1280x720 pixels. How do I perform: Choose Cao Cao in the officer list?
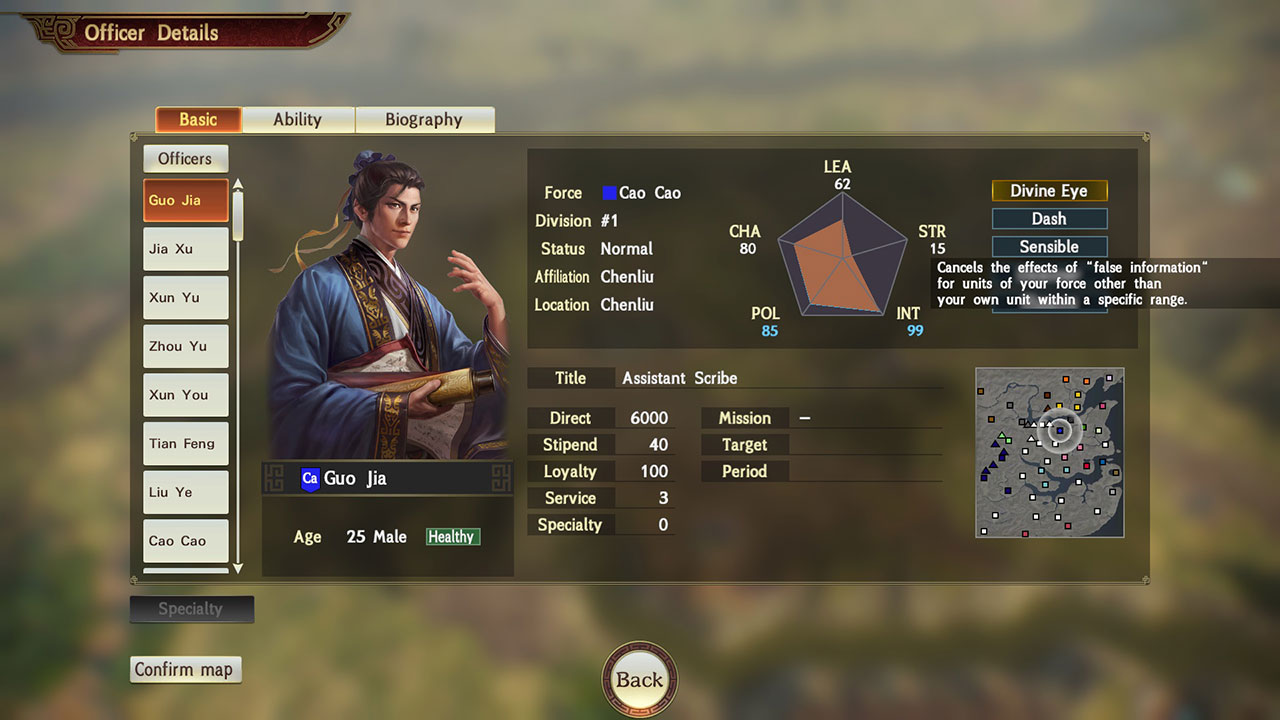(x=186, y=541)
